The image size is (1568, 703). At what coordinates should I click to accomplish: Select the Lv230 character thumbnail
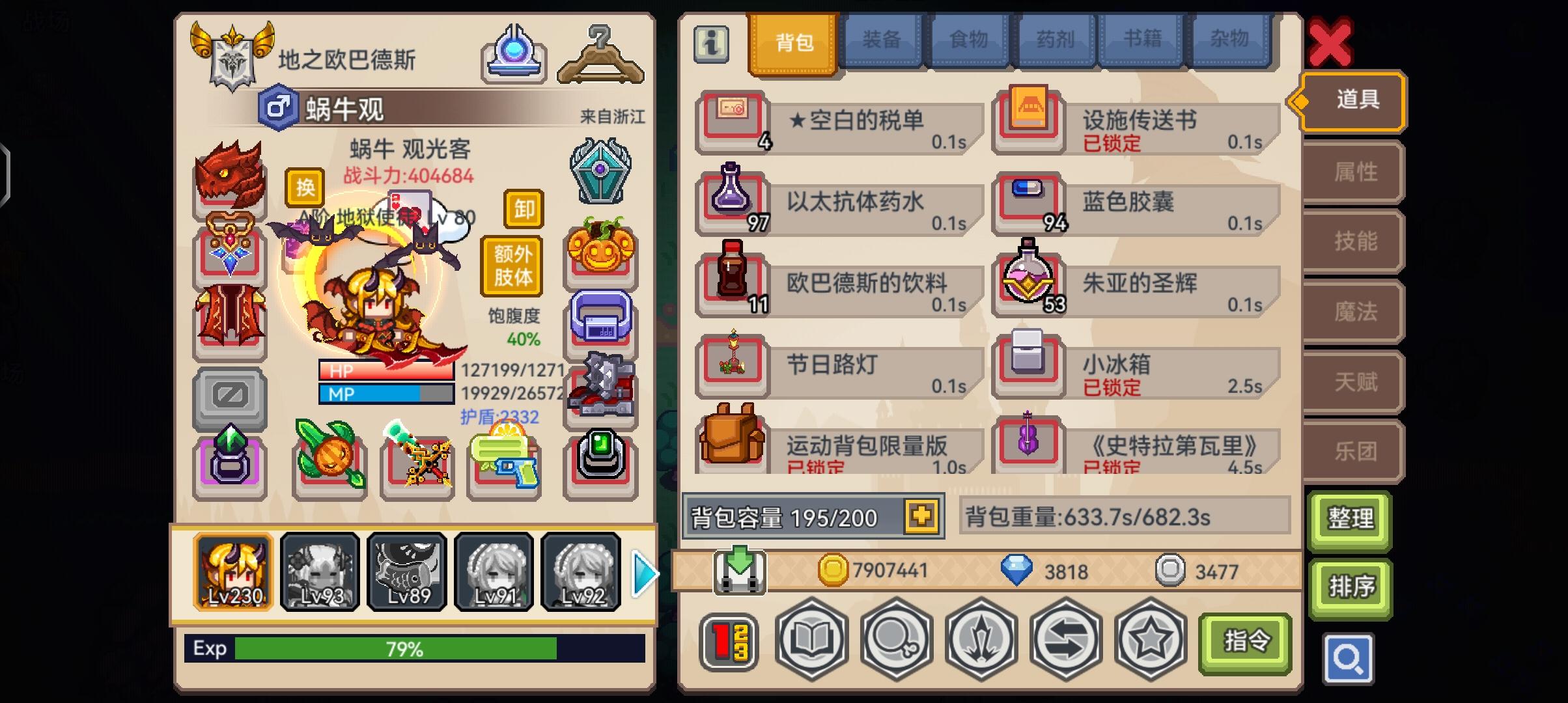234,572
